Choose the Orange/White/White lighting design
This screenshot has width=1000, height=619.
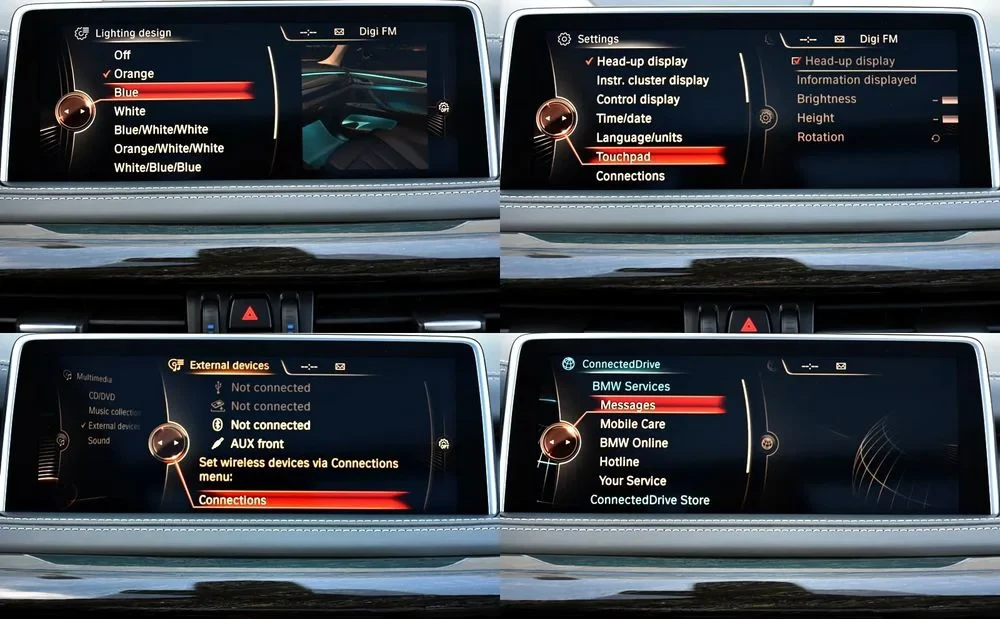click(x=168, y=148)
